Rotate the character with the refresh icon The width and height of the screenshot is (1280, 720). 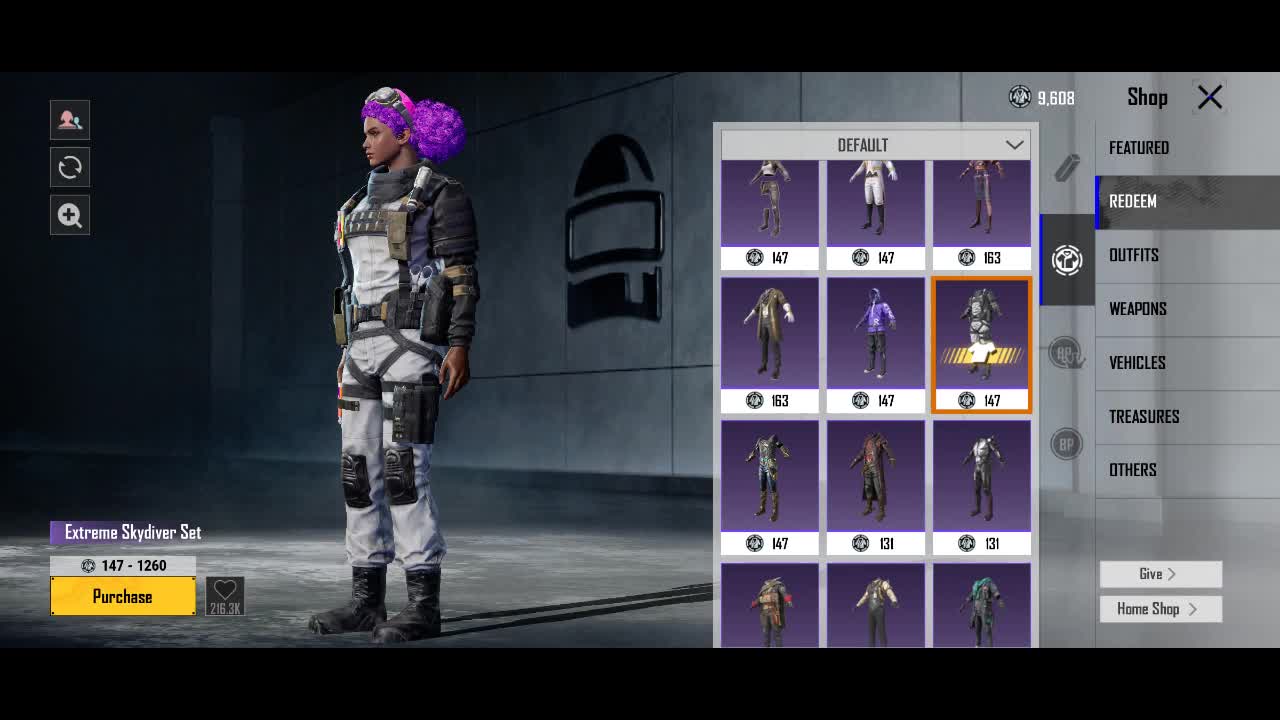[x=70, y=167]
